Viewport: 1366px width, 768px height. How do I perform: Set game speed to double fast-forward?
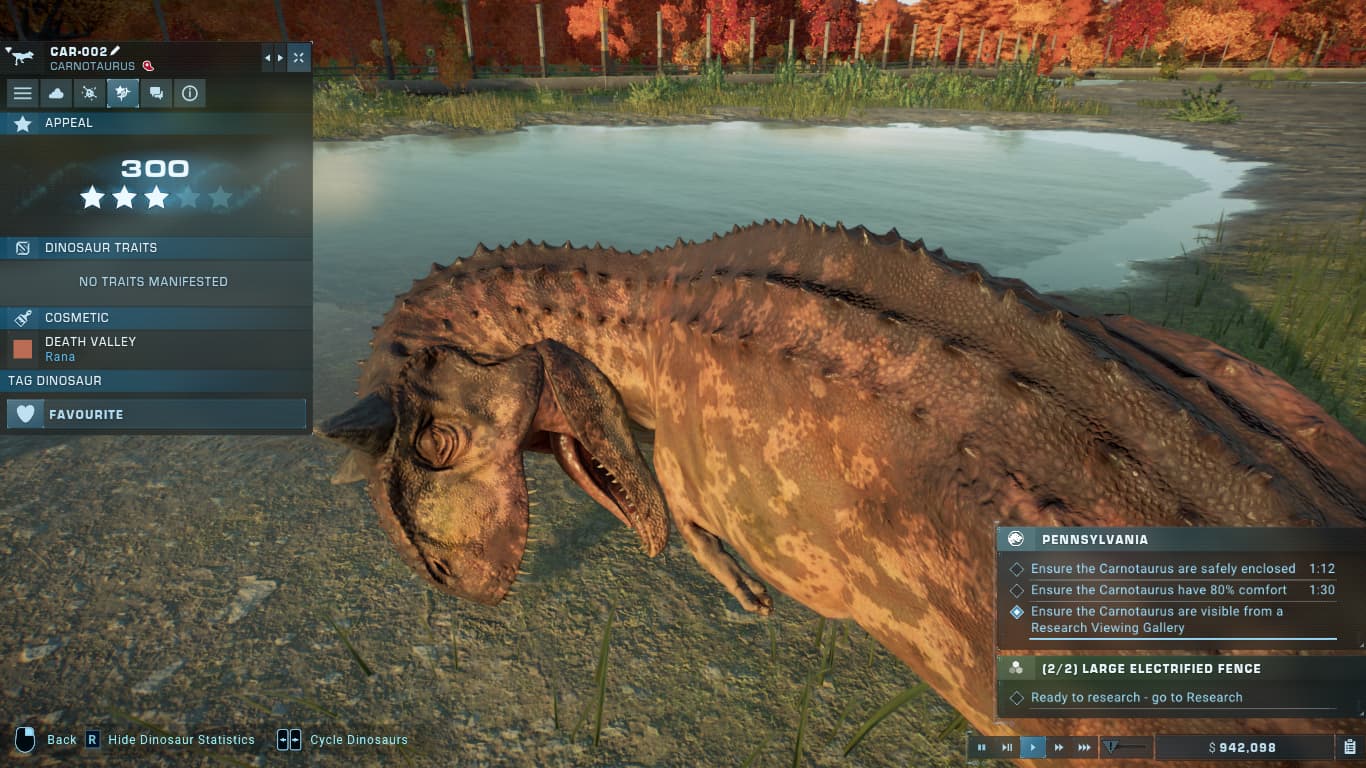coord(1058,747)
